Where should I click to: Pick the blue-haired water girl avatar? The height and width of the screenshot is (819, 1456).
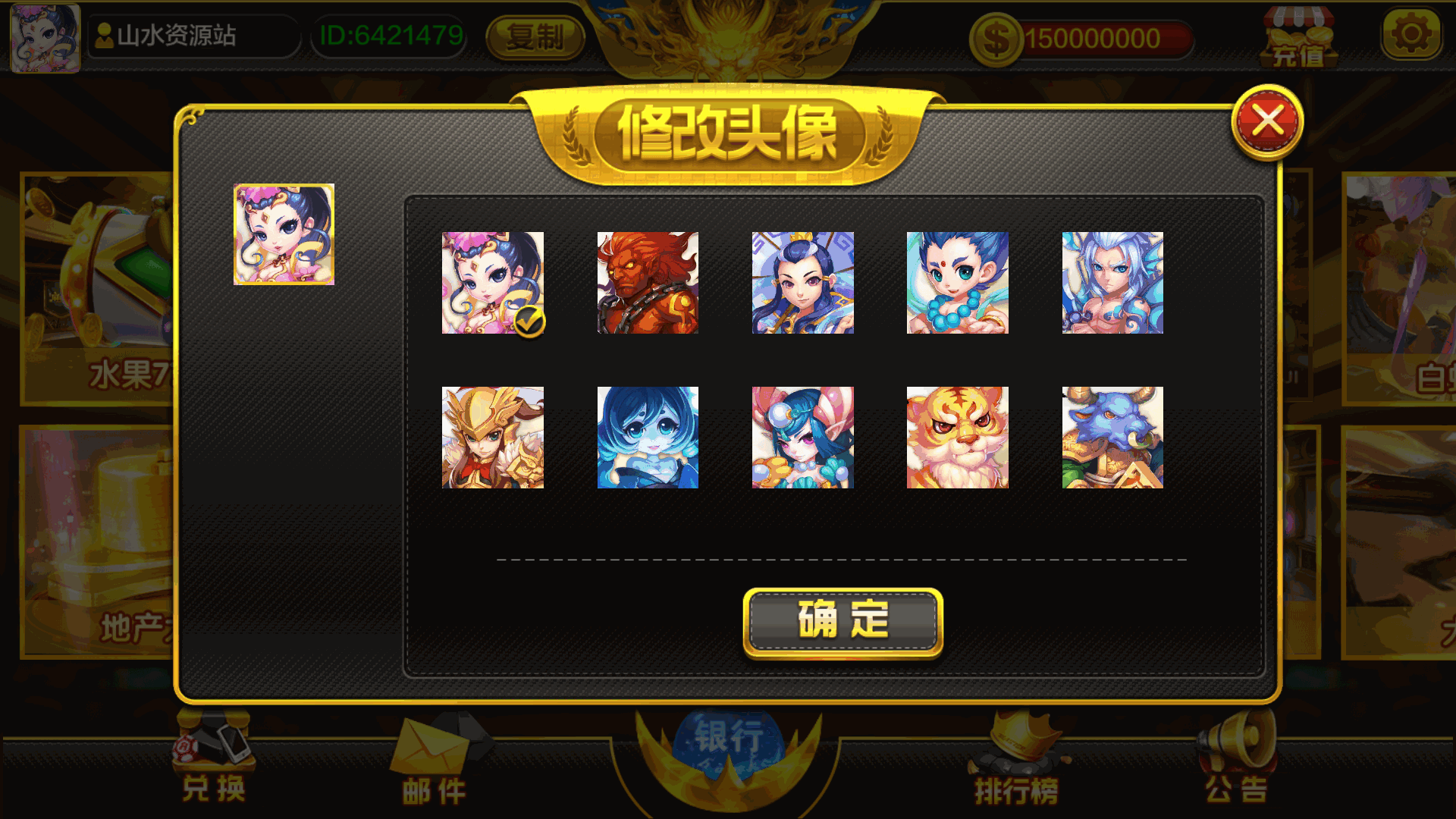tap(648, 438)
